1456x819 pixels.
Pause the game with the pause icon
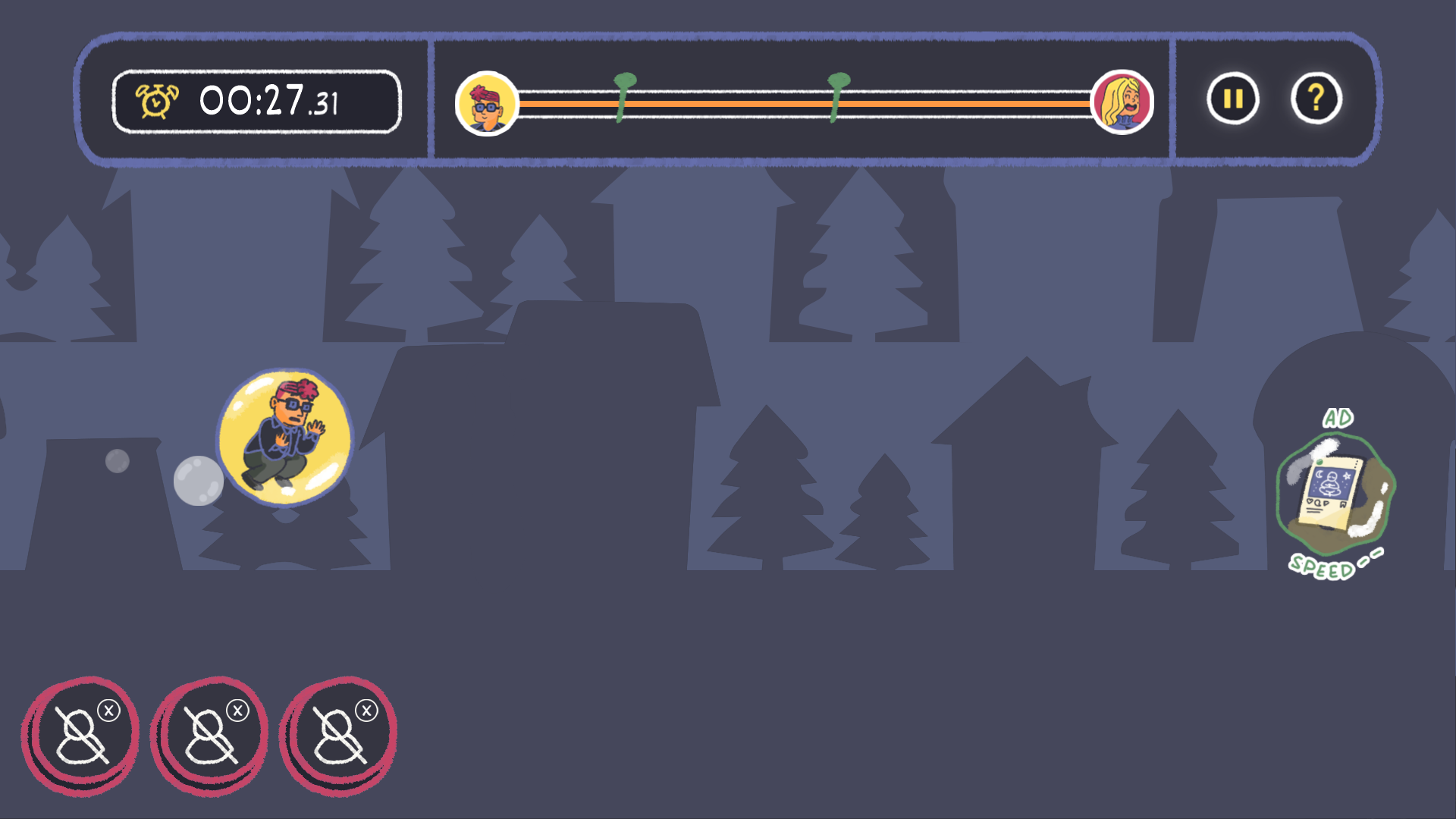pos(1233,98)
